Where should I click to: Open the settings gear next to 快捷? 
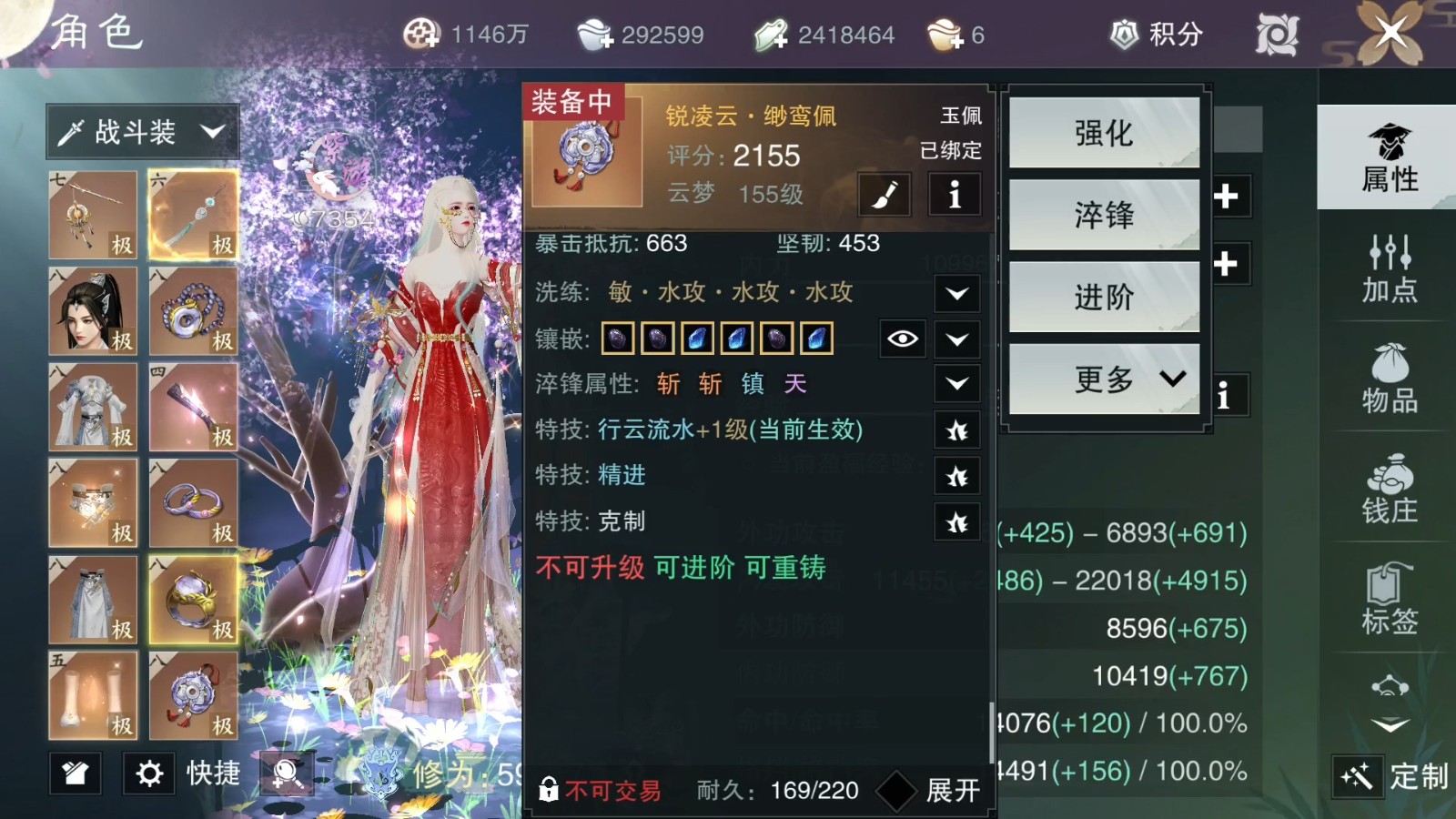tap(148, 774)
